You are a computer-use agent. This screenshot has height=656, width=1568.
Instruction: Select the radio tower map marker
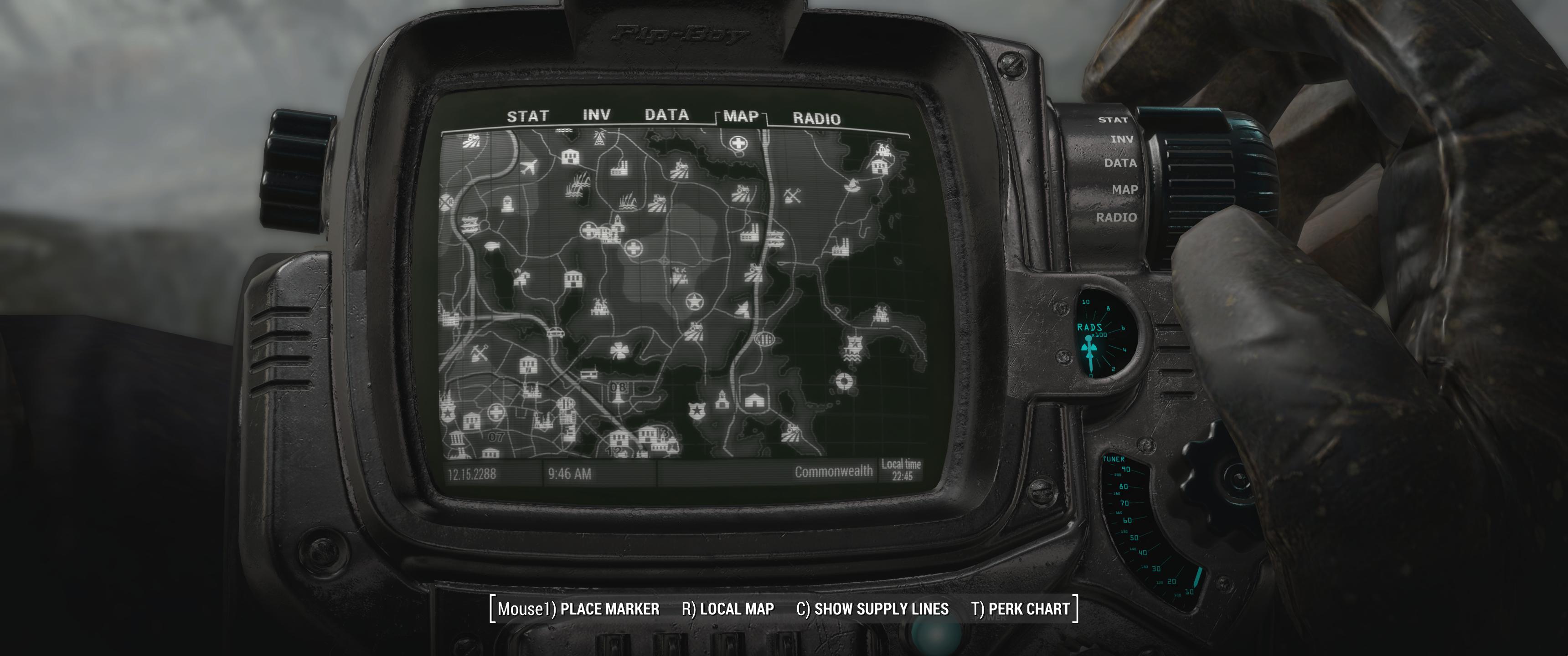point(598,139)
